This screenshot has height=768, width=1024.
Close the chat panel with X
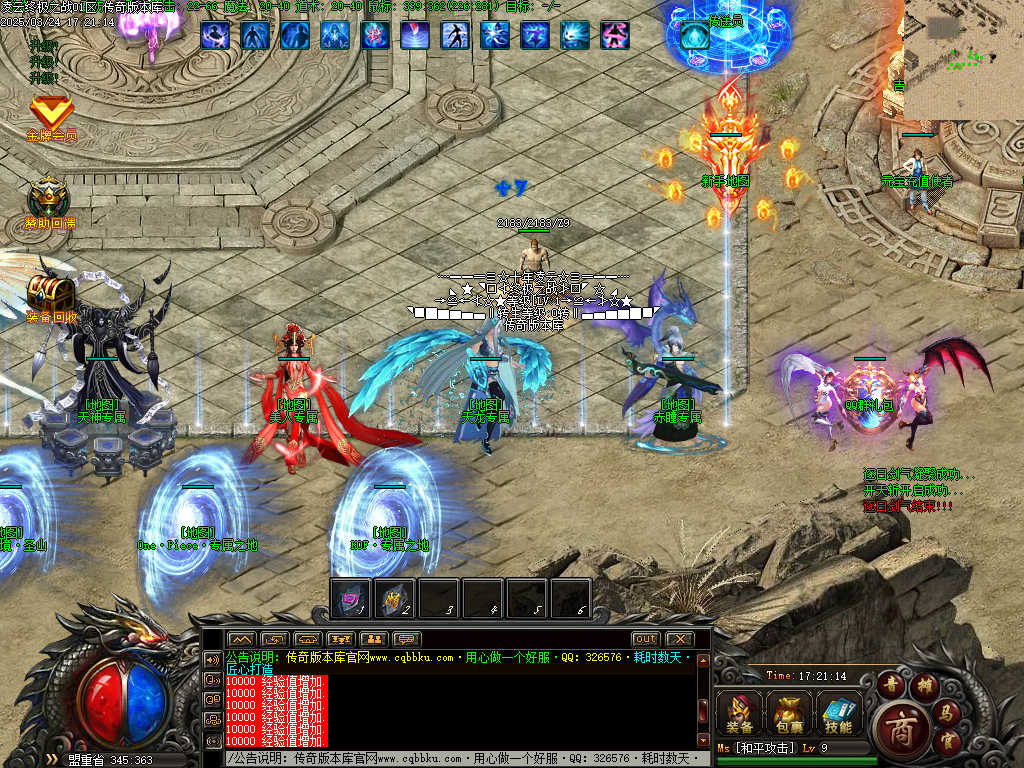pos(679,639)
